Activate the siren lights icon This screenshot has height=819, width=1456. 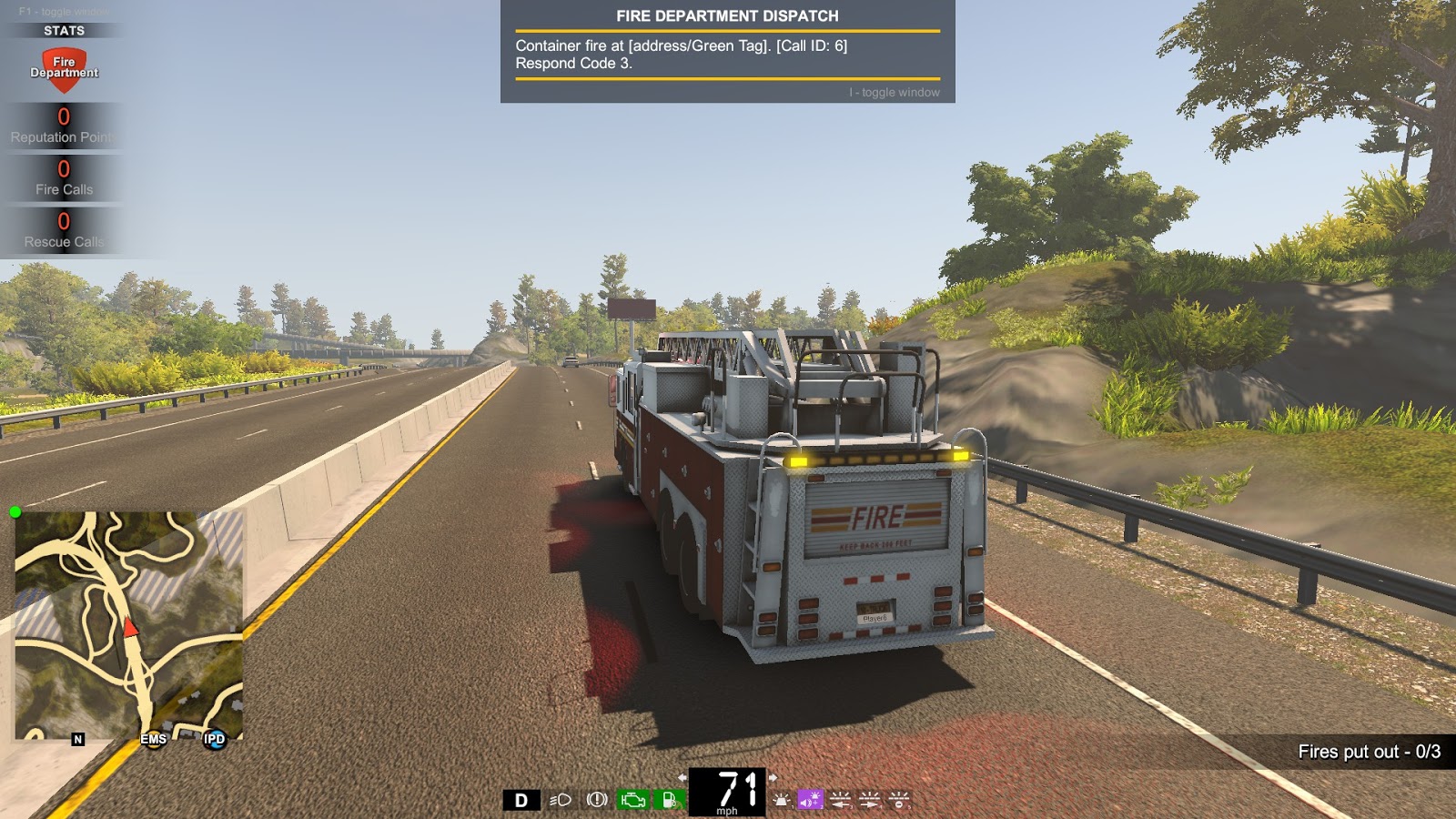point(781,802)
